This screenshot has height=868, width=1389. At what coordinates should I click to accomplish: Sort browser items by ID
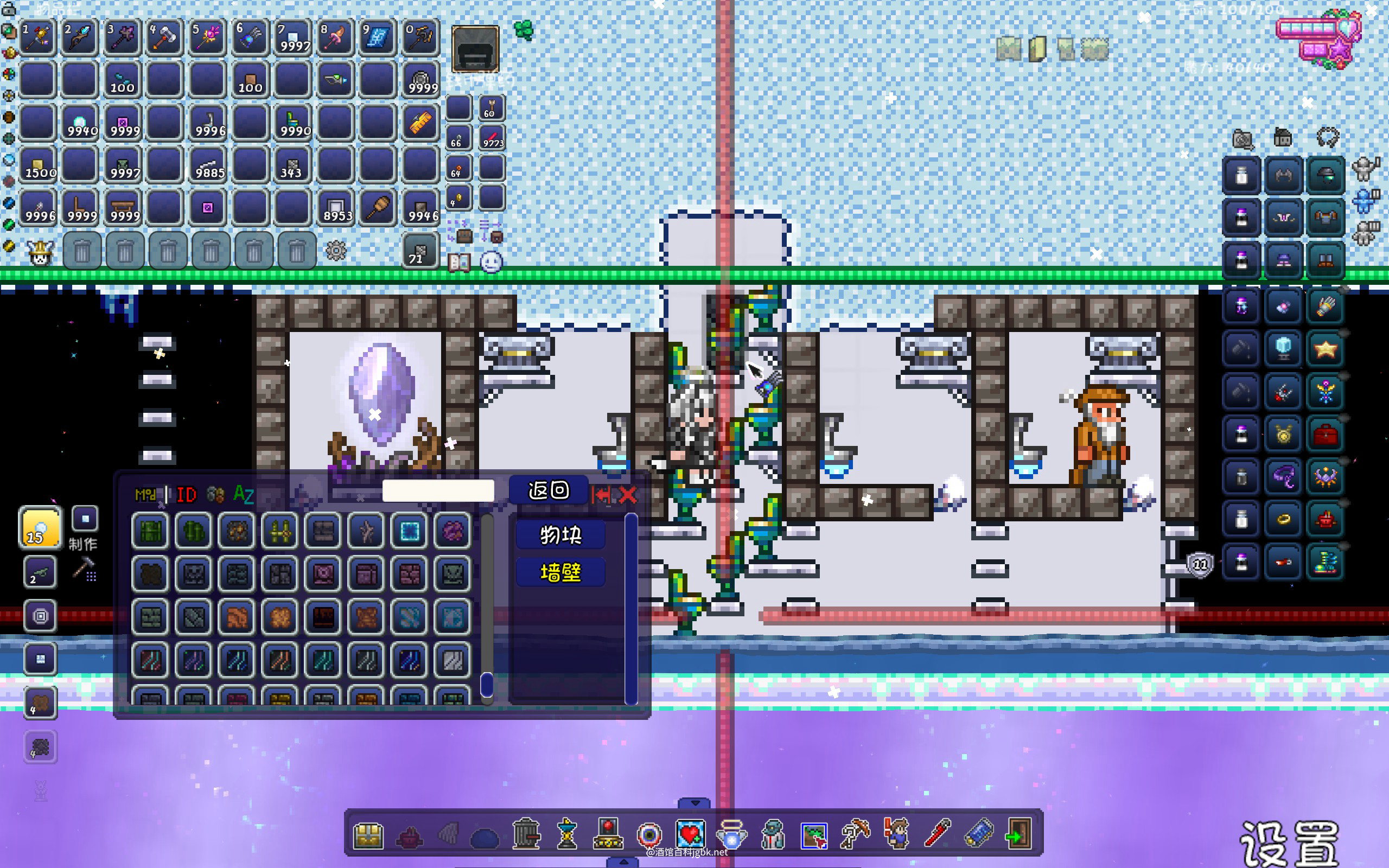click(x=187, y=495)
